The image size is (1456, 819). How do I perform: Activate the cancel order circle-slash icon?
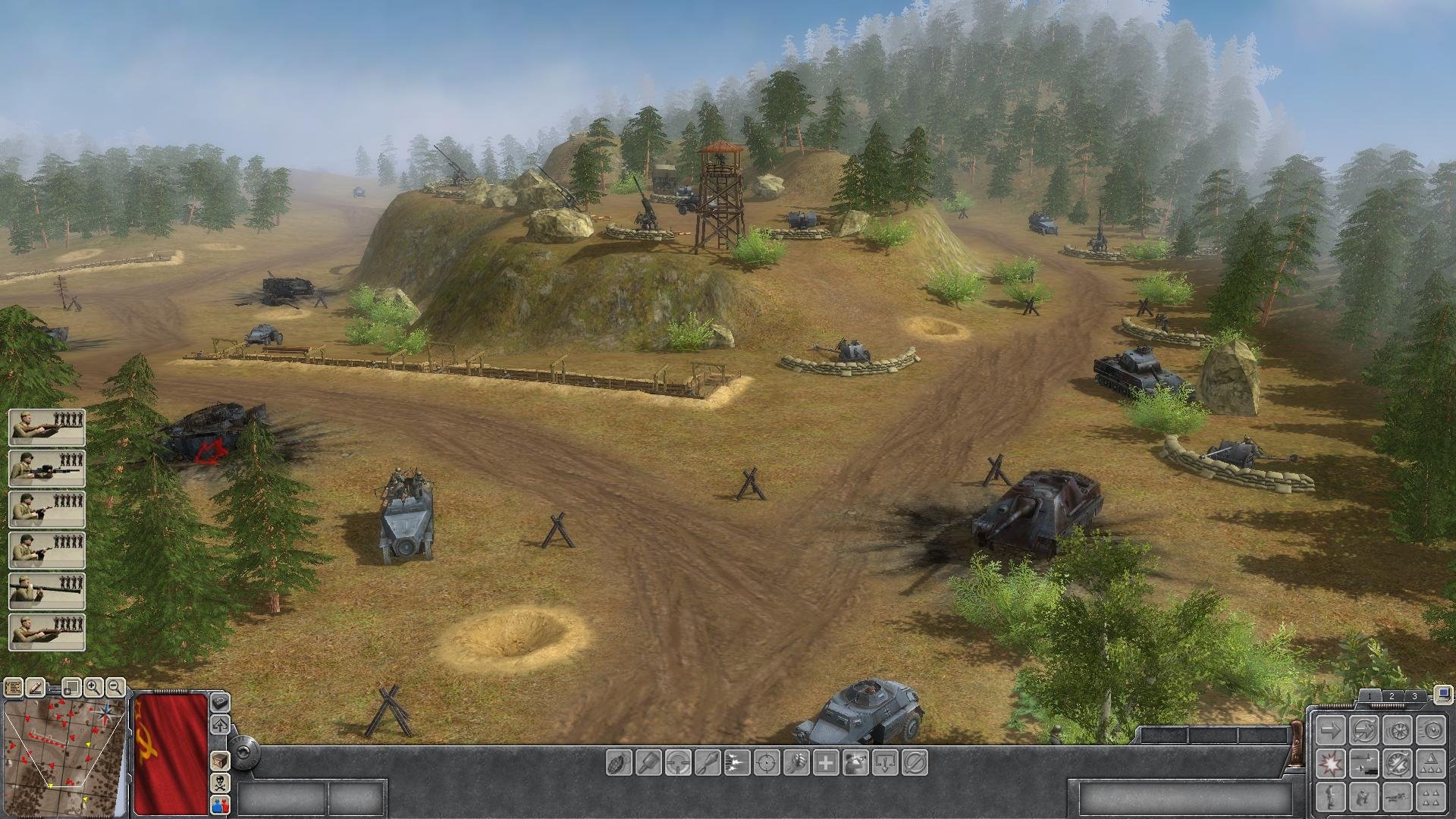click(x=915, y=763)
